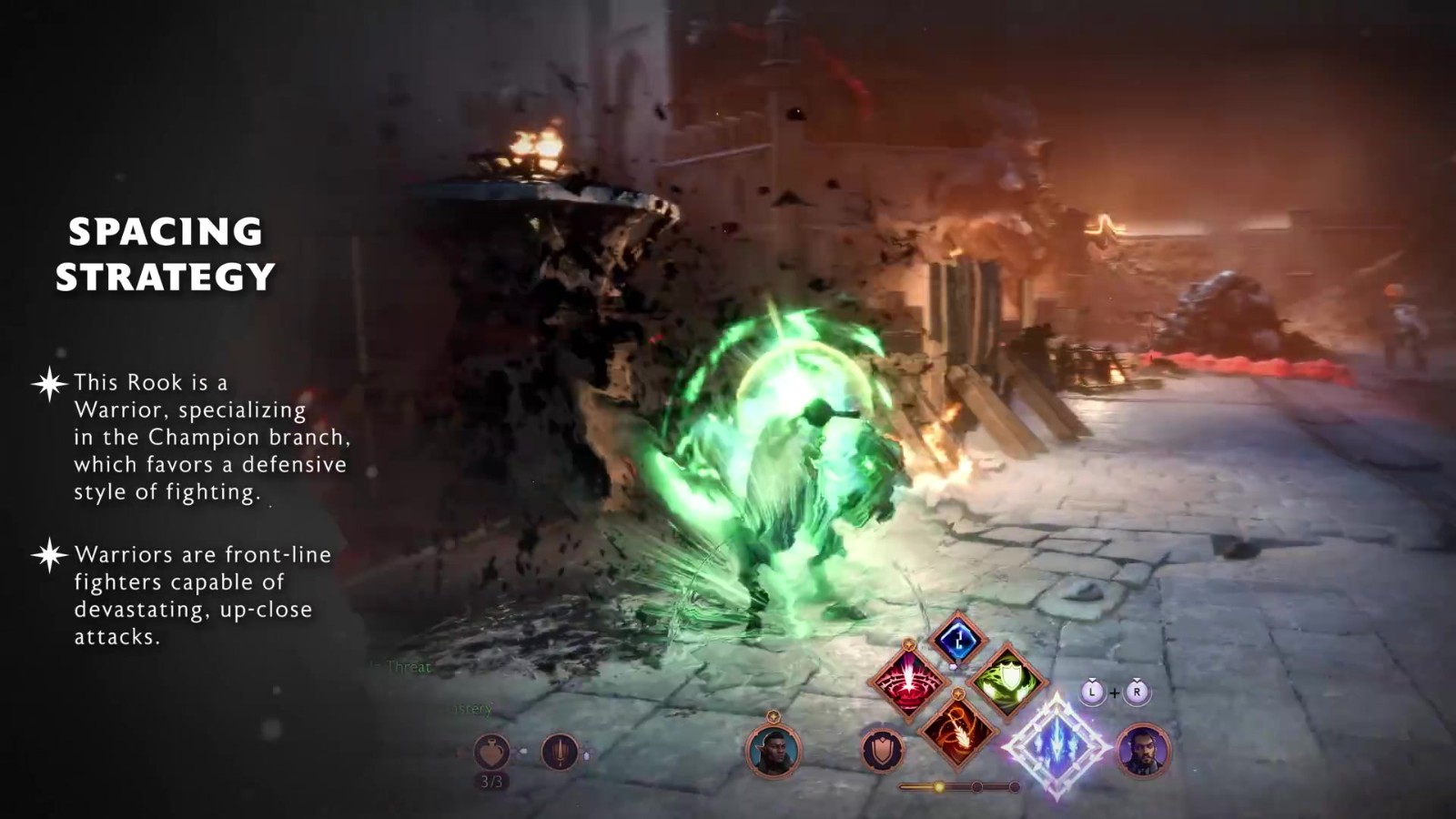The height and width of the screenshot is (819, 1456).
Task: Select the sword weapon swap icon
Action: tap(560, 753)
